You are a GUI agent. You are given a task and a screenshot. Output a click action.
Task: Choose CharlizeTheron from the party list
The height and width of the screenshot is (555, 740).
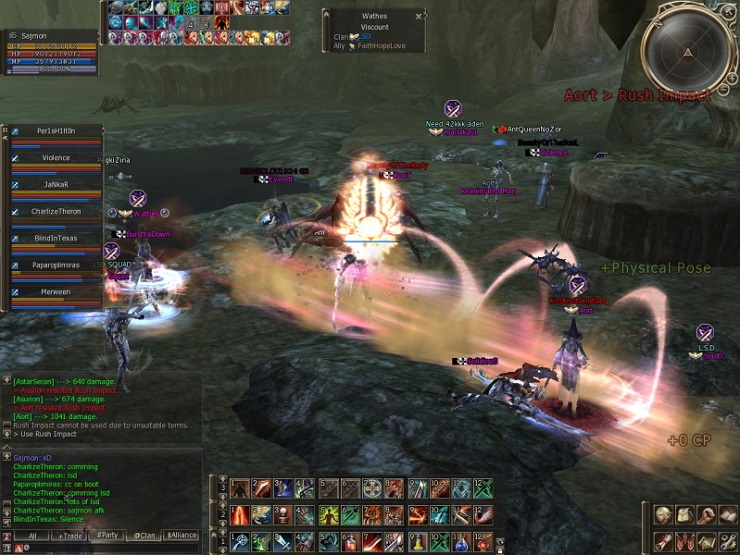(56, 212)
